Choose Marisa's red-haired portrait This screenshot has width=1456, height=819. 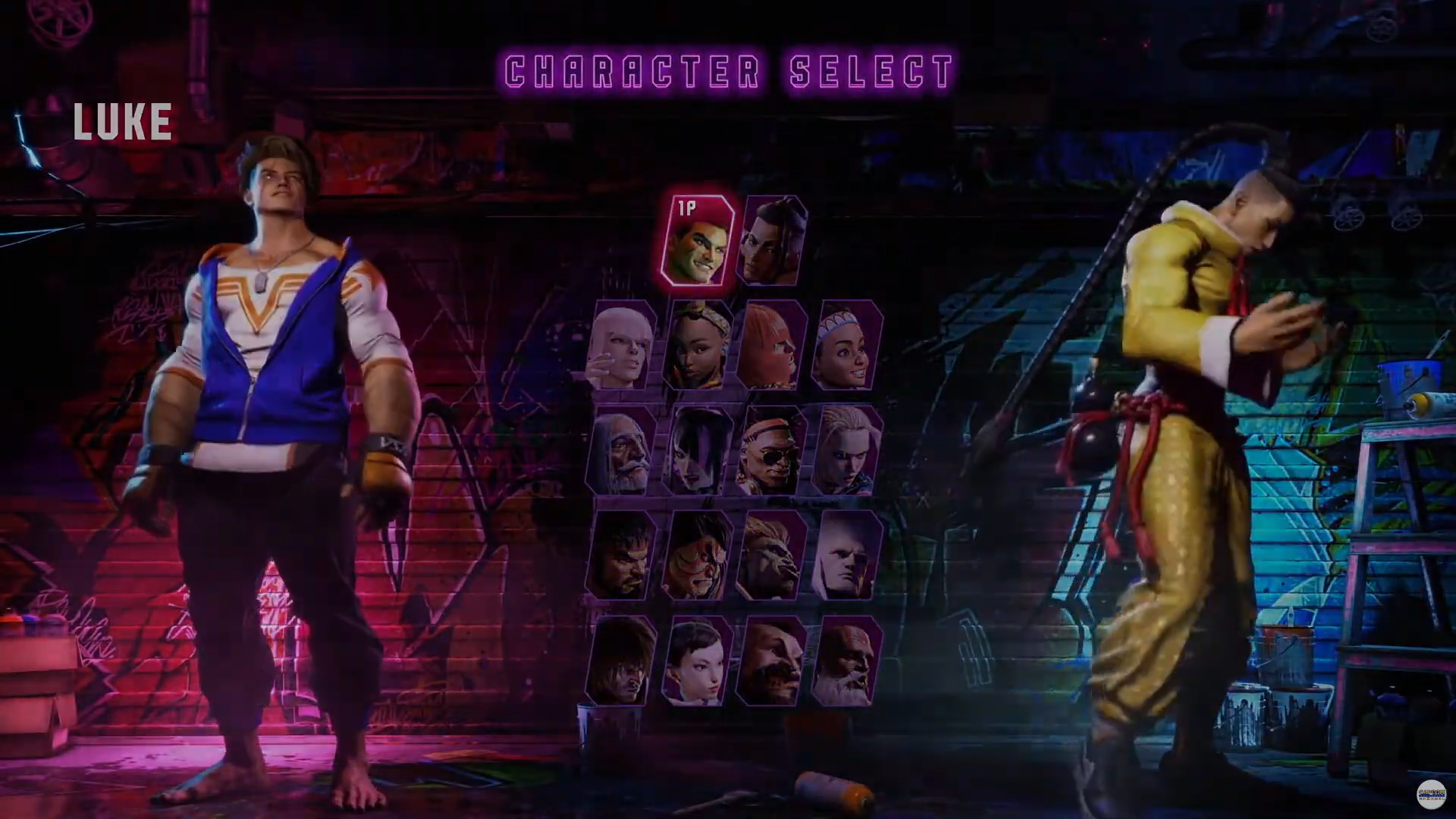pos(771,346)
